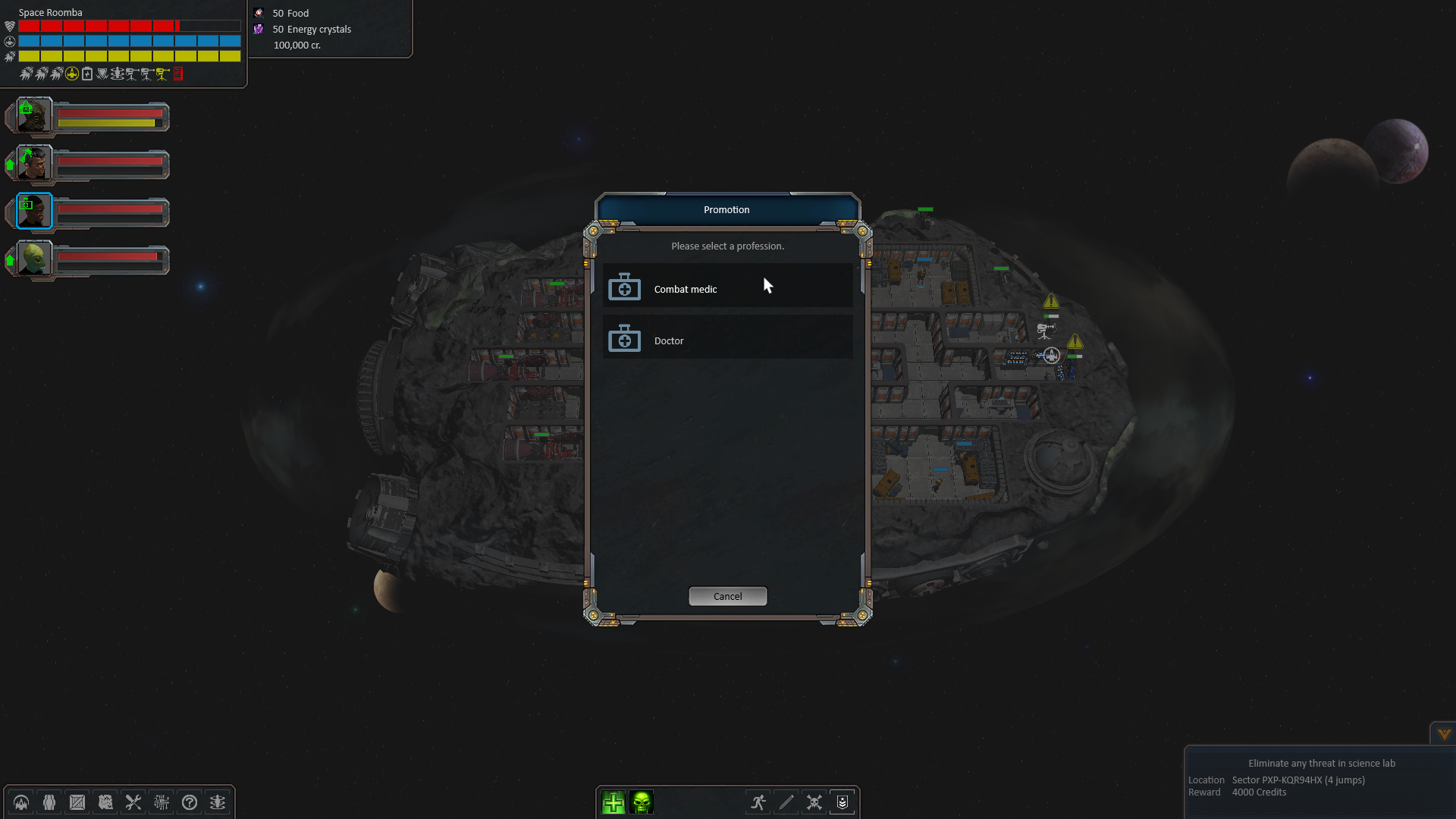Select the dark-skinned human crew portrait
The height and width of the screenshot is (819, 1456).
(x=34, y=212)
